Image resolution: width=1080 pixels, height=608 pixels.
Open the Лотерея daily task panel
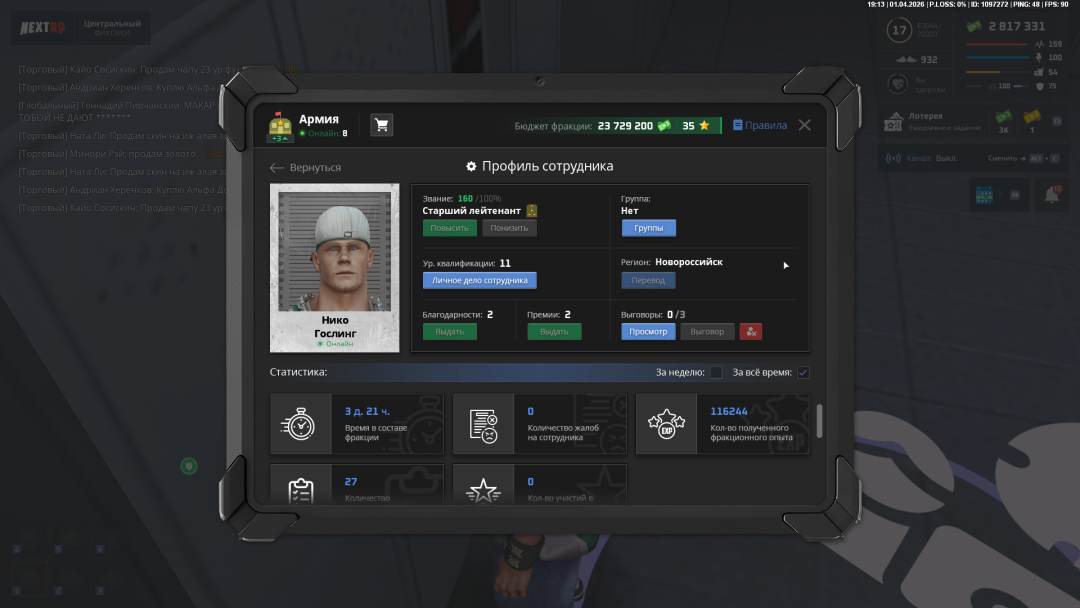coord(932,122)
